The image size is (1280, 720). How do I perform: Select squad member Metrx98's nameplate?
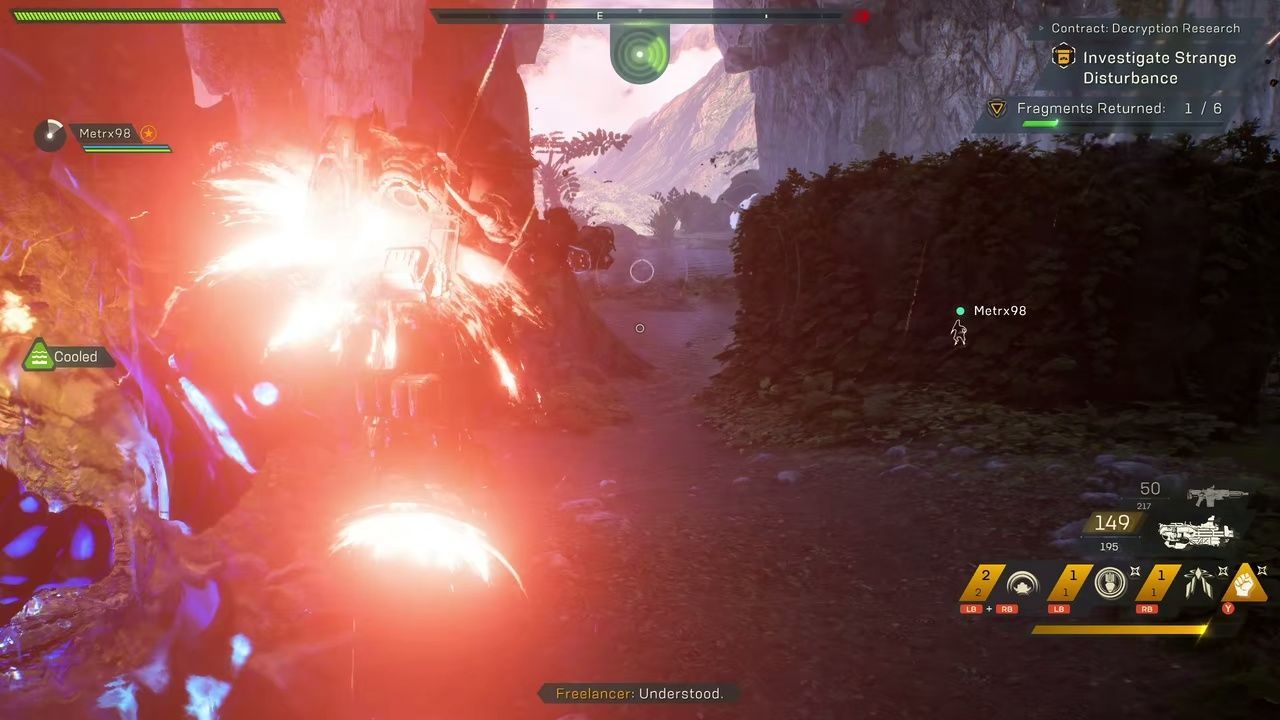click(104, 134)
